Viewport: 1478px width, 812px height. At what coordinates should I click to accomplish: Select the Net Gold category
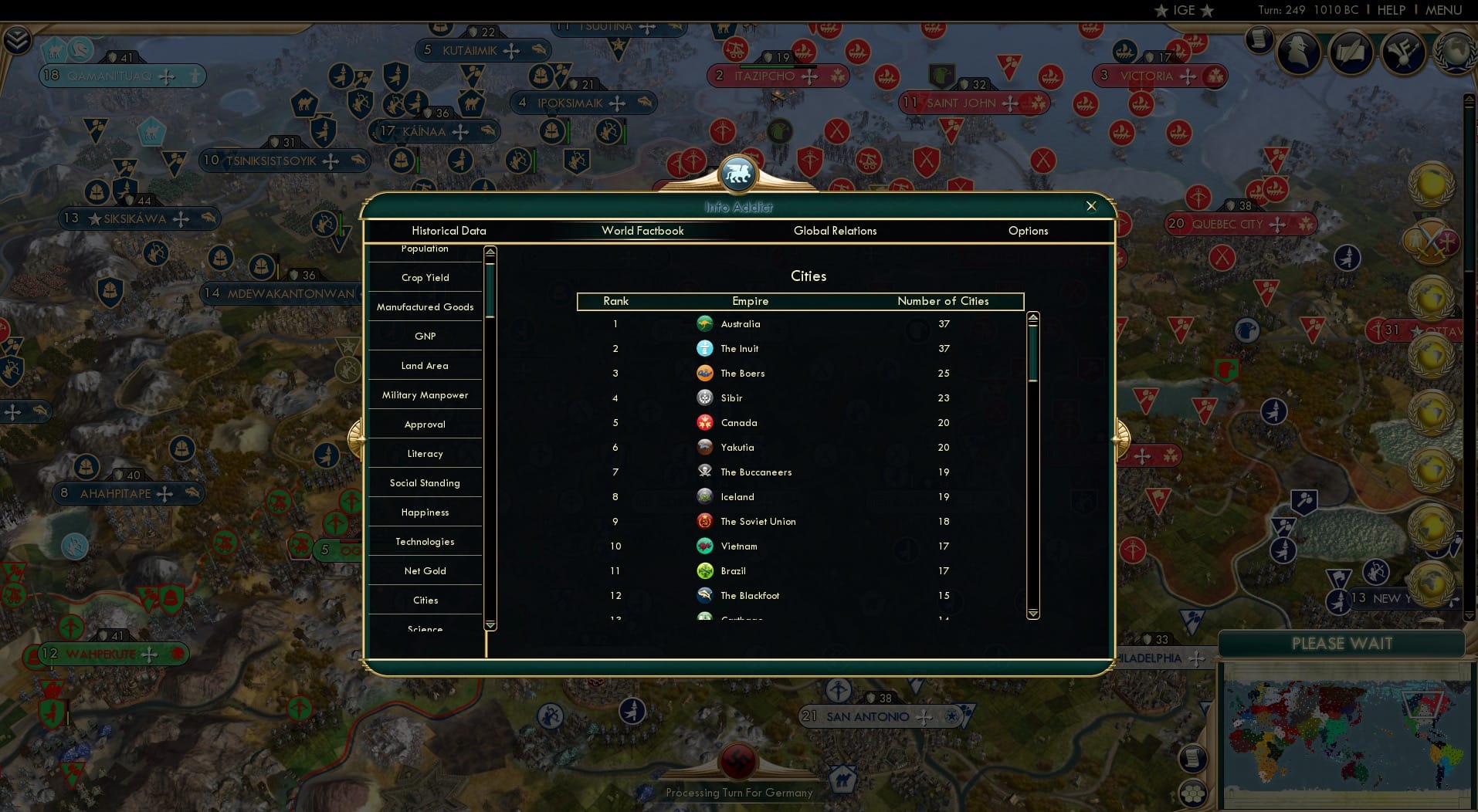coord(425,570)
